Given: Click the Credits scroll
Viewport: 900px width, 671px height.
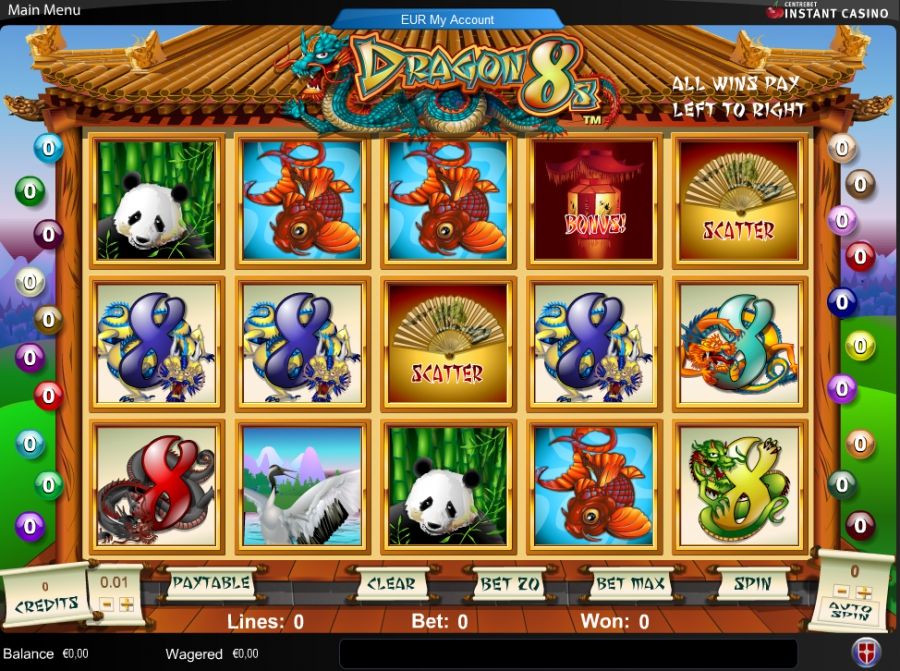Looking at the screenshot, I should coord(45,598).
